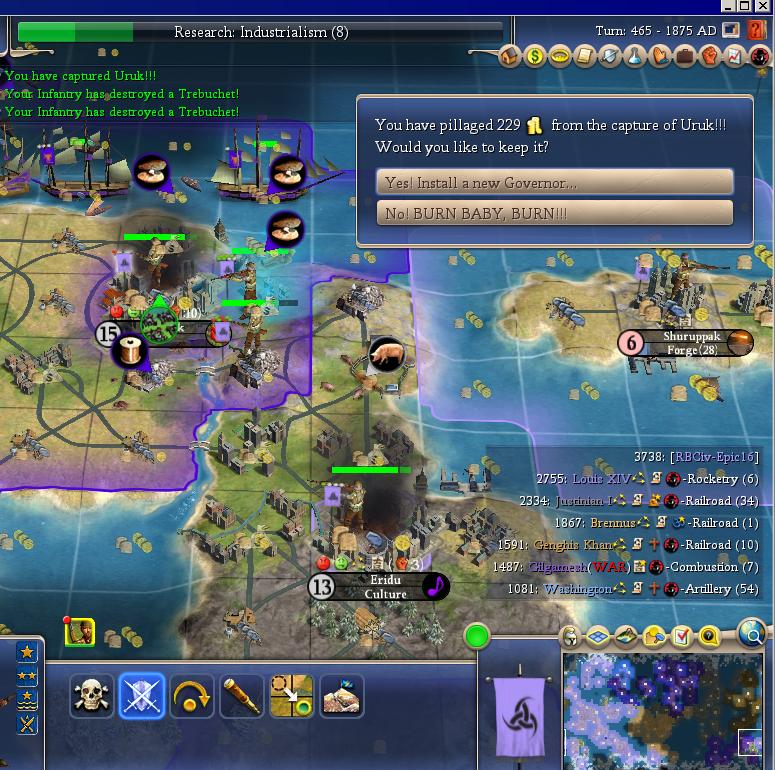The image size is (775, 770).
Task: Open the Domestic Advisor house icon
Action: (x=510, y=57)
